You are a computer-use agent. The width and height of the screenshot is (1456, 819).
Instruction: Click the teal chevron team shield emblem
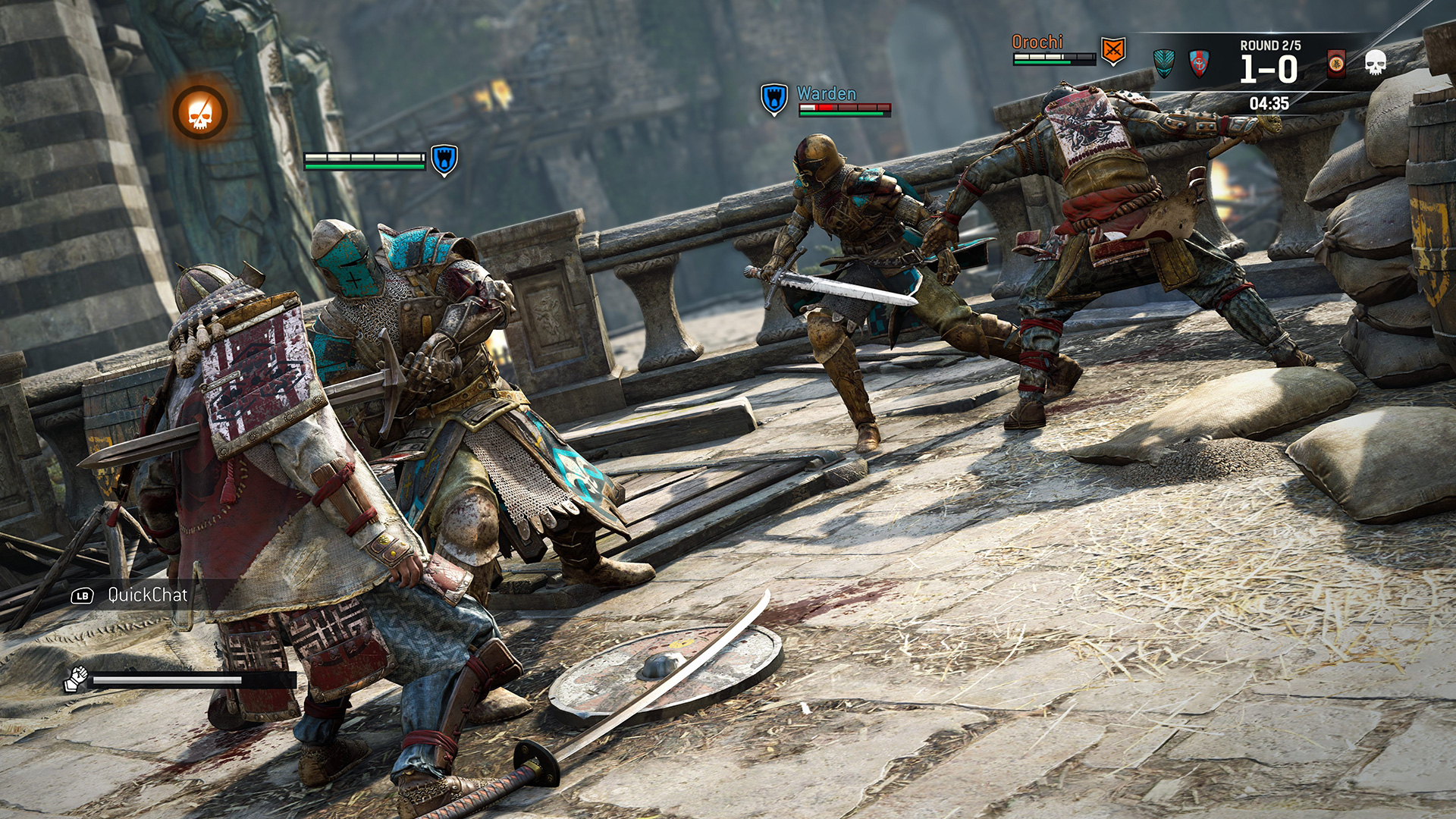pos(1163,63)
